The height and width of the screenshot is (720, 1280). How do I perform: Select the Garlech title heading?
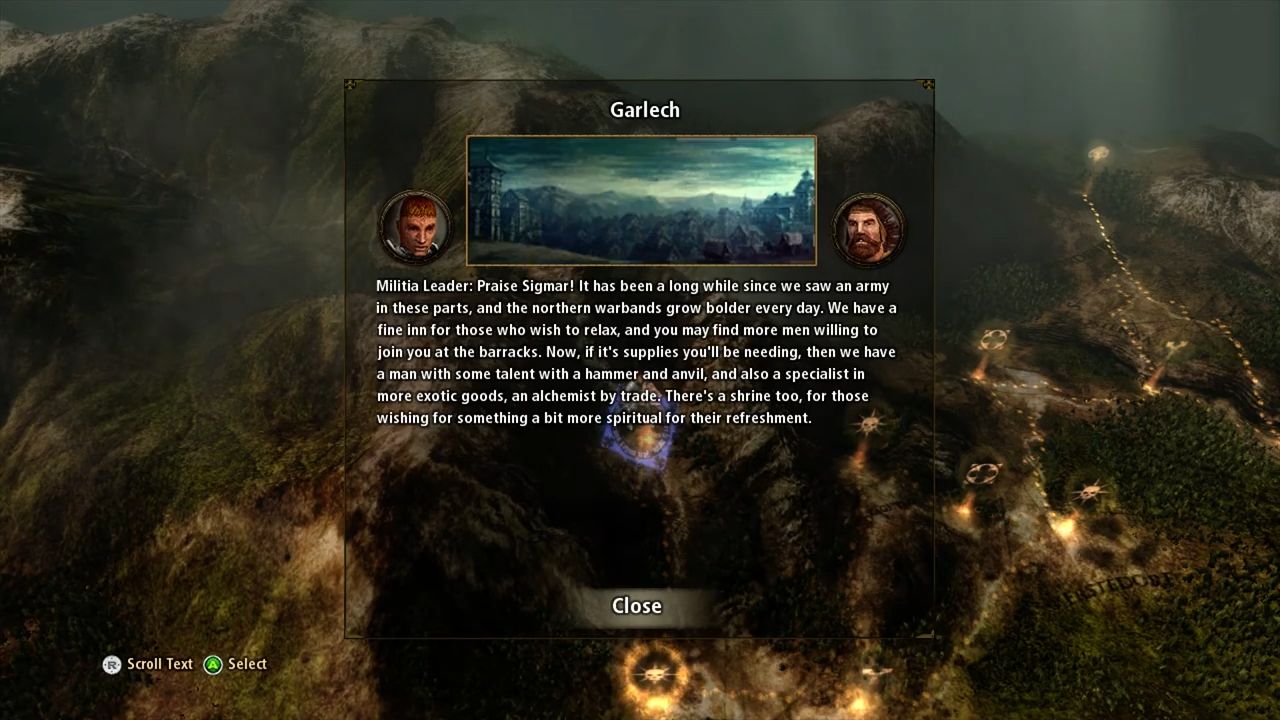pos(644,110)
